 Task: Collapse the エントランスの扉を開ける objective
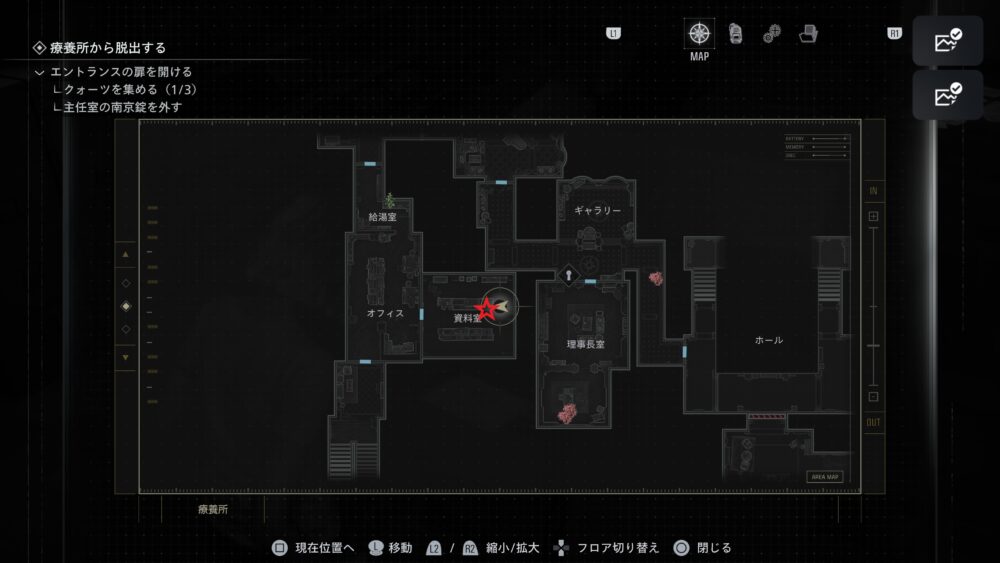pos(39,72)
